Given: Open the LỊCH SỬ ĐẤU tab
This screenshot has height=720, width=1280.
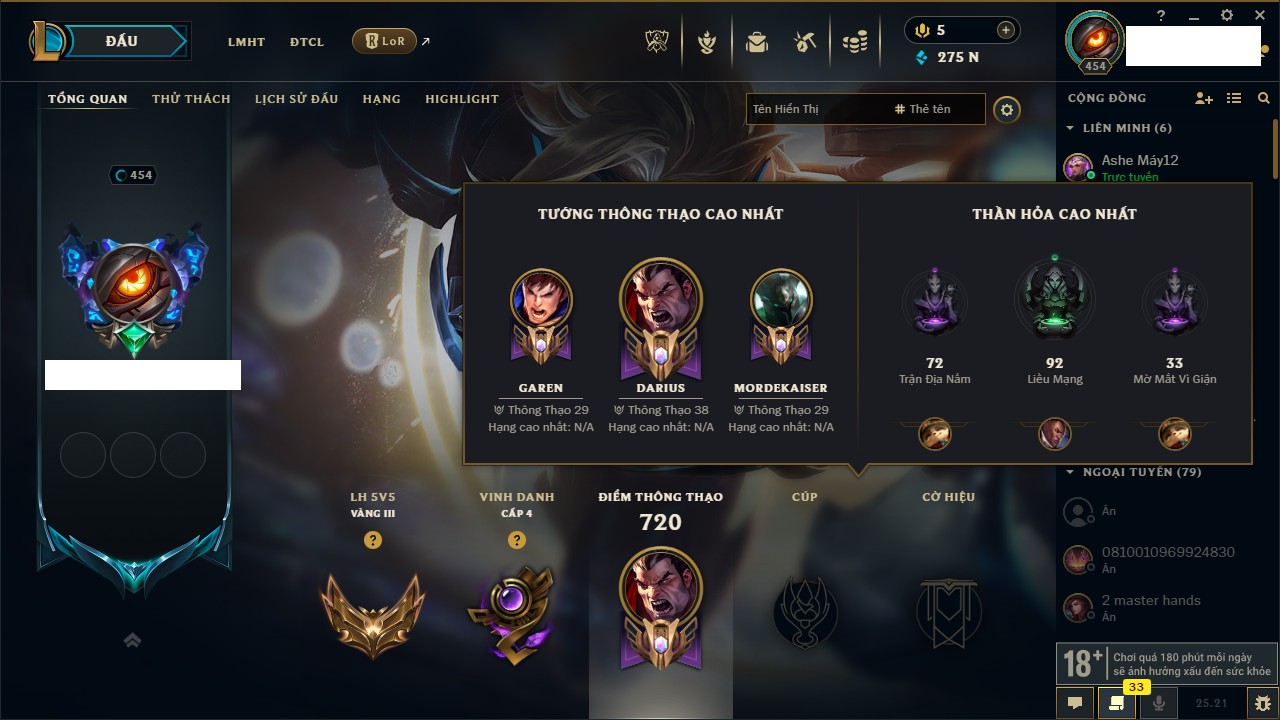Looking at the screenshot, I should pyautogui.click(x=296, y=99).
